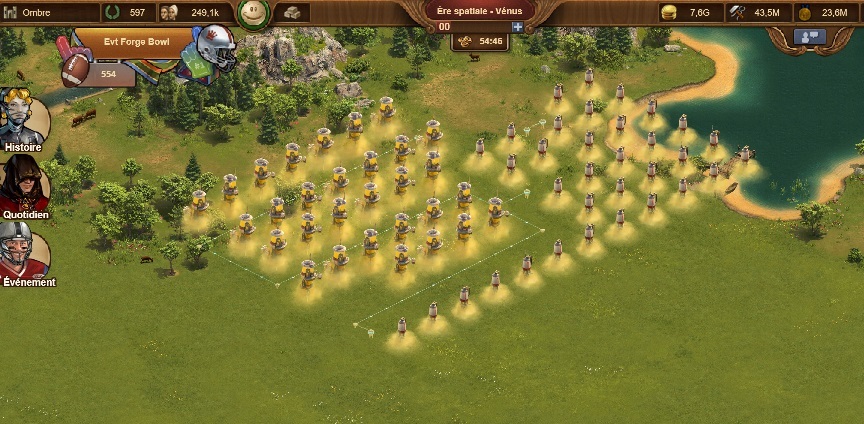
Task: Add forge points with the plus button
Action: [517, 27]
